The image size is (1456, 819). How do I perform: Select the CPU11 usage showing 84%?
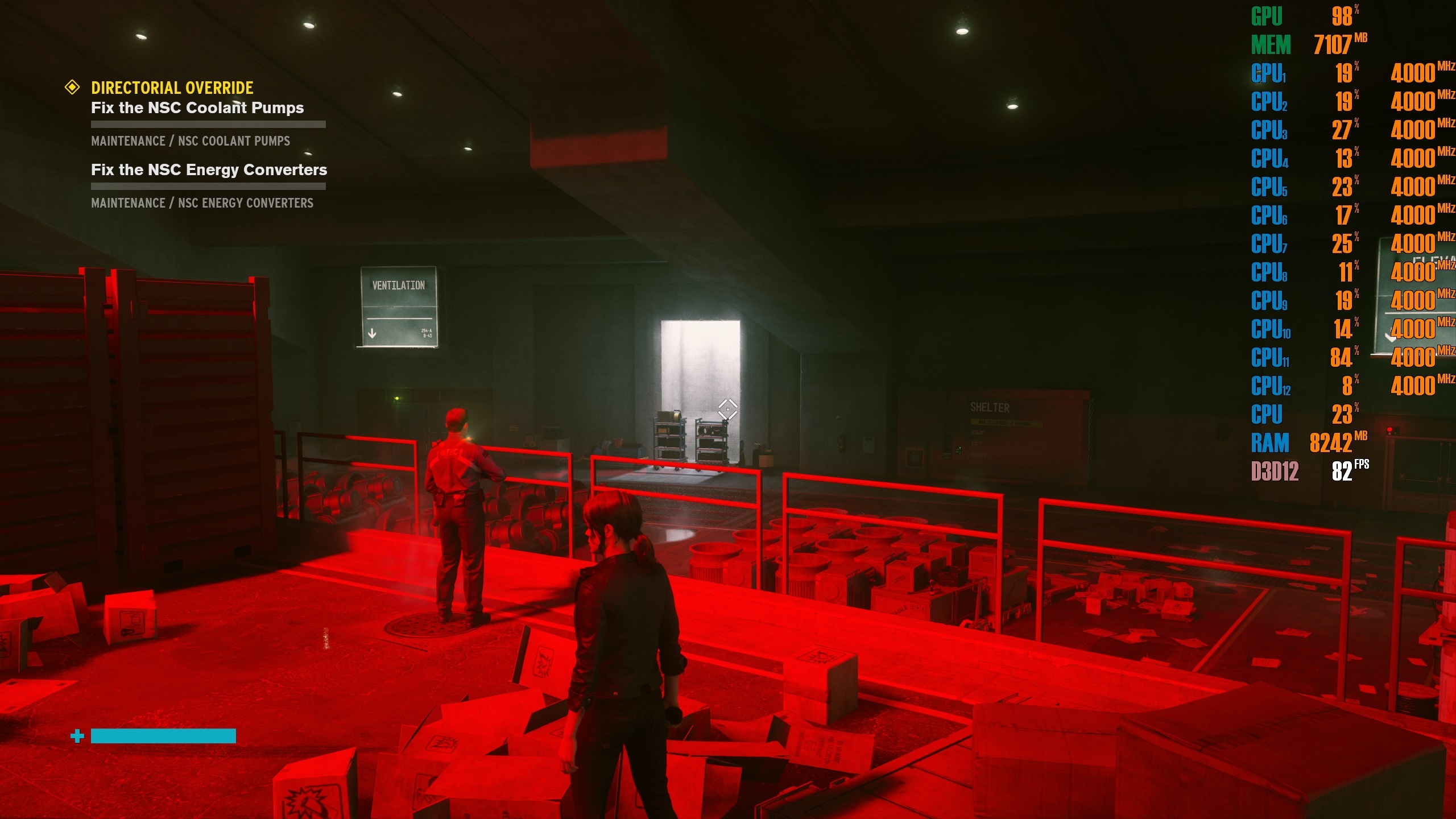(x=1308, y=358)
